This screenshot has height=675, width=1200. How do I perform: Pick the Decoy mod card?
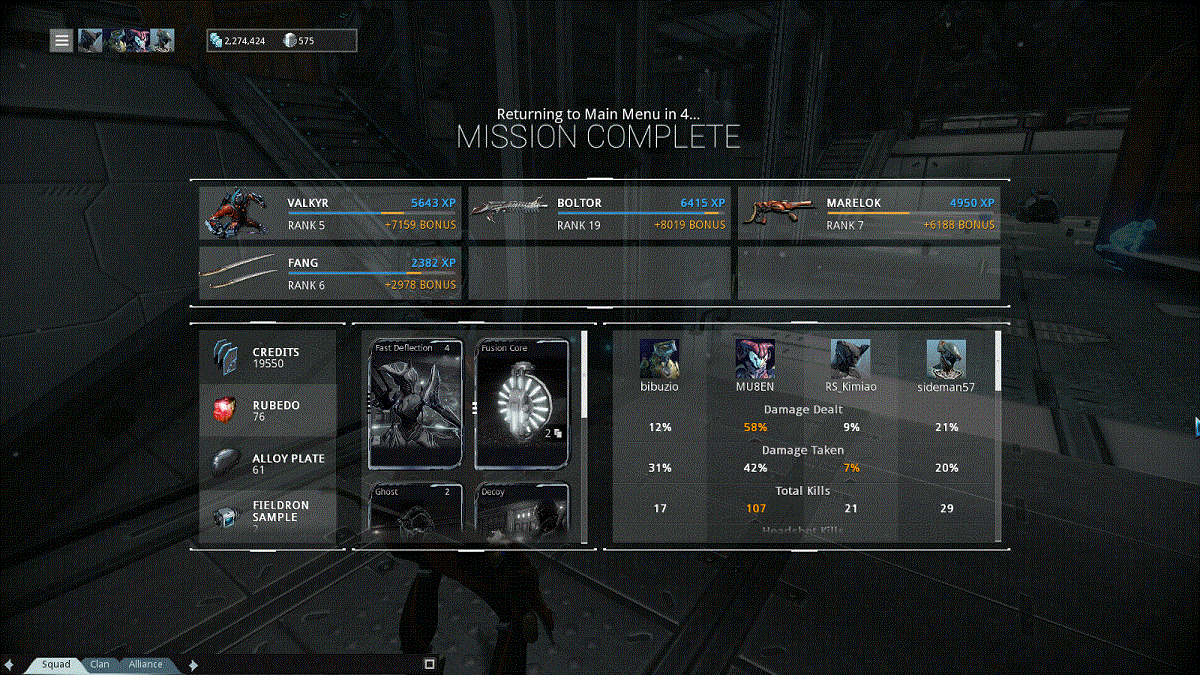point(521,513)
